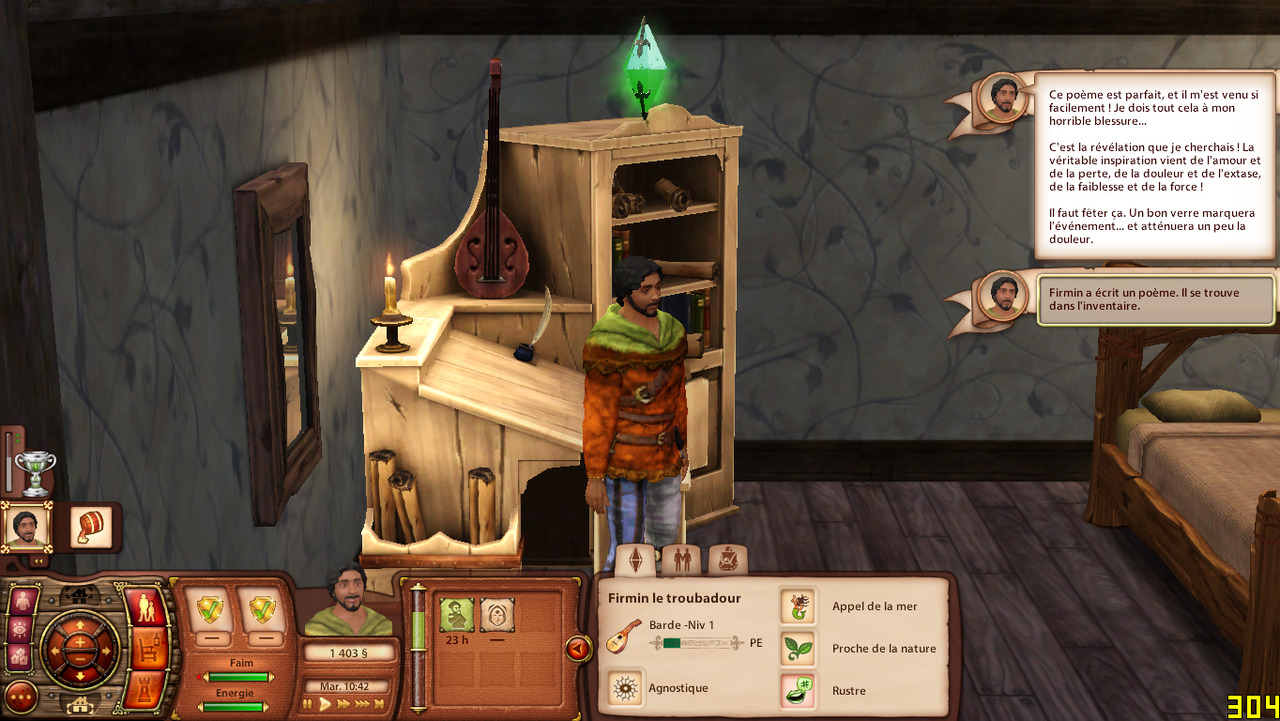
Task: Set game speed to normal play
Action: (x=325, y=704)
